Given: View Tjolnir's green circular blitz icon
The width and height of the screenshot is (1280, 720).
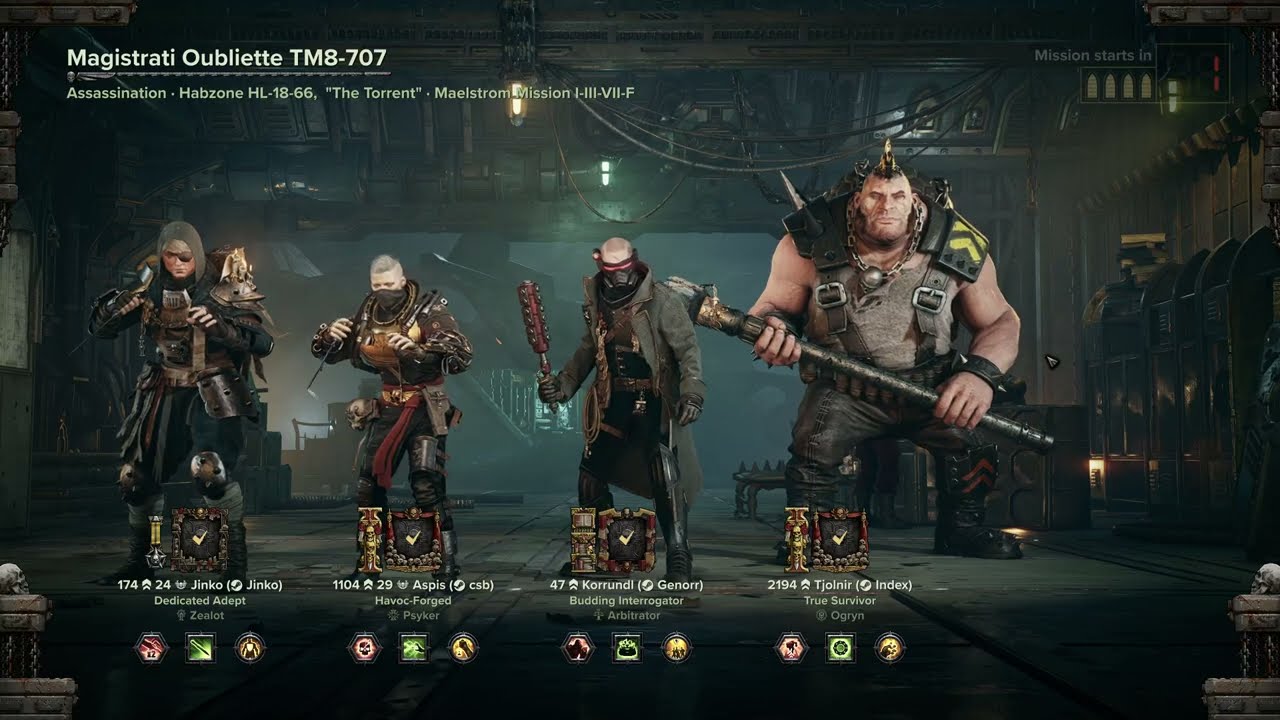Looking at the screenshot, I should click(x=840, y=648).
